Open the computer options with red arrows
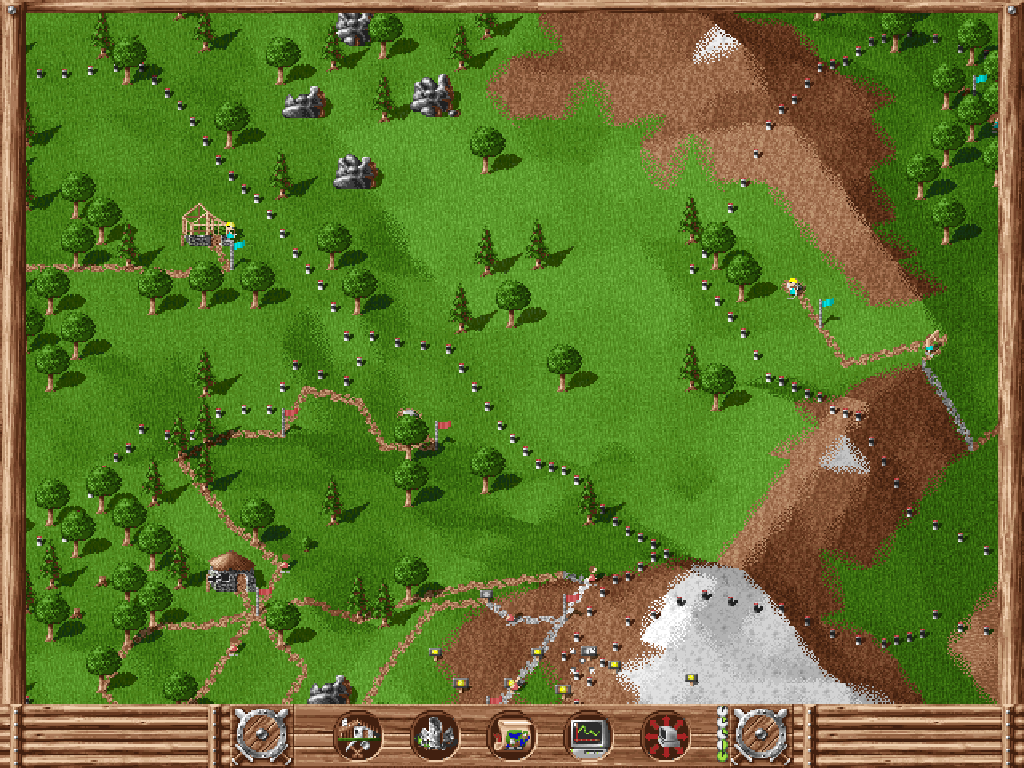Screen dimensions: 1024x768 click(x=665, y=736)
